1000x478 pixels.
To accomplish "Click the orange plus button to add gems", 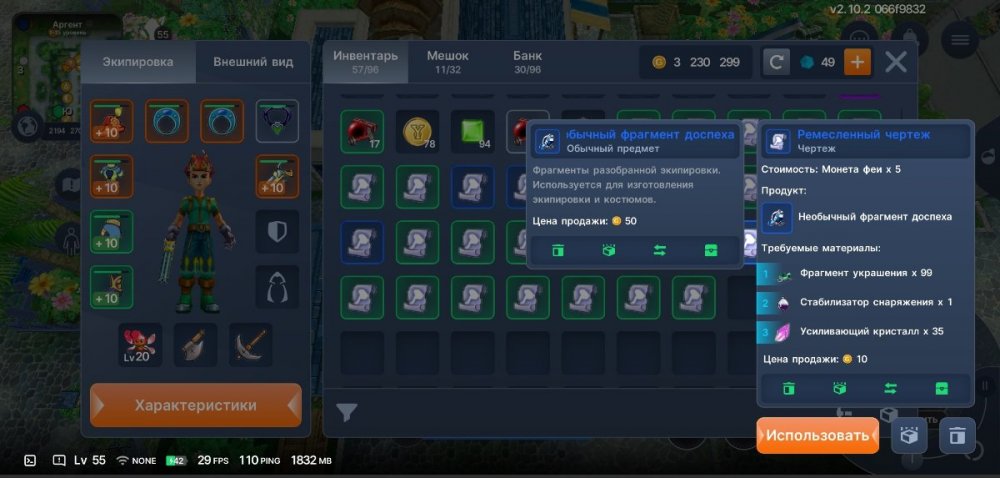I will [857, 62].
